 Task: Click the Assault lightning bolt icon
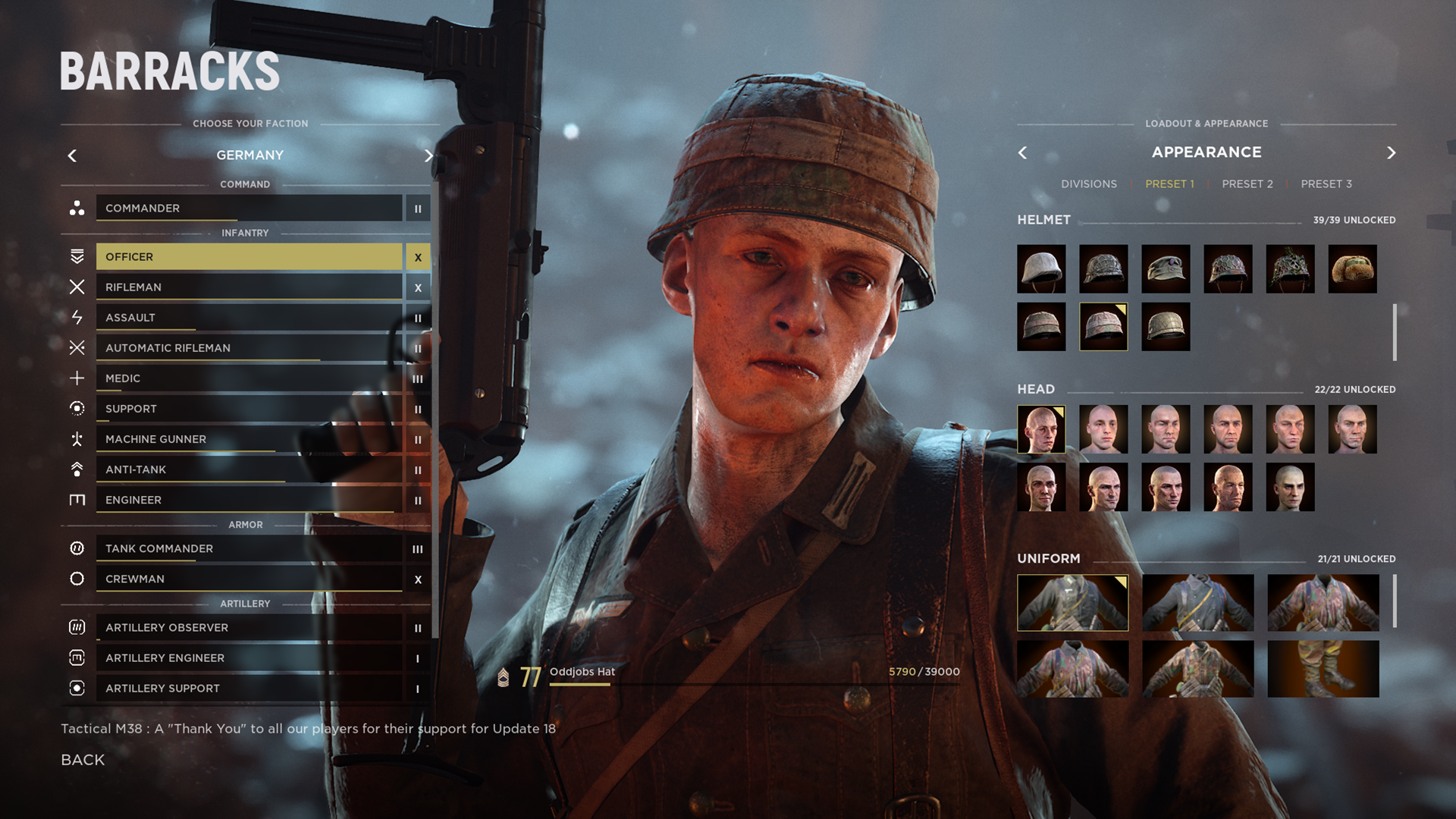[x=76, y=317]
